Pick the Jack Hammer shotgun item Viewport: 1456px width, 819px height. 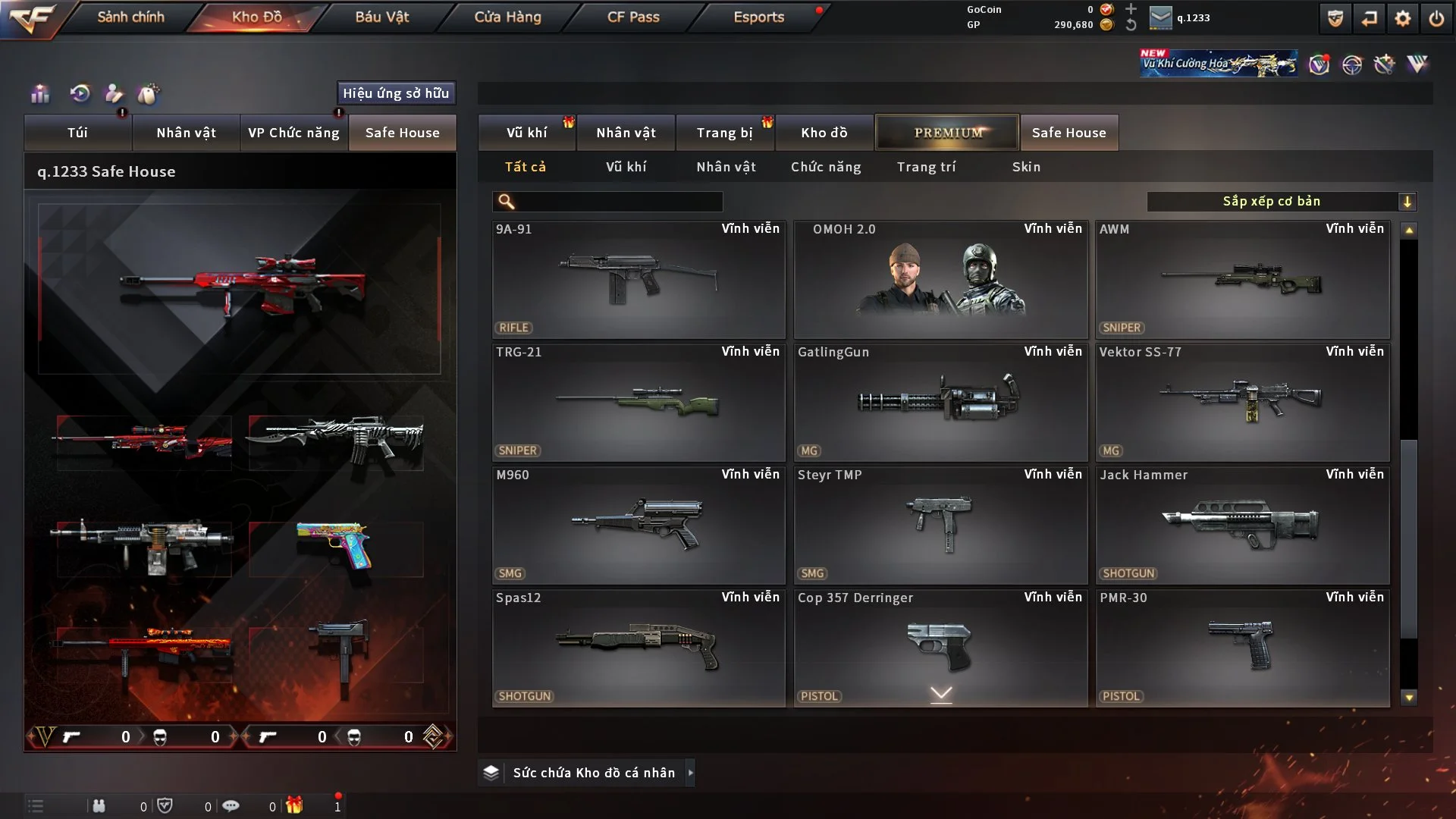1242,525
